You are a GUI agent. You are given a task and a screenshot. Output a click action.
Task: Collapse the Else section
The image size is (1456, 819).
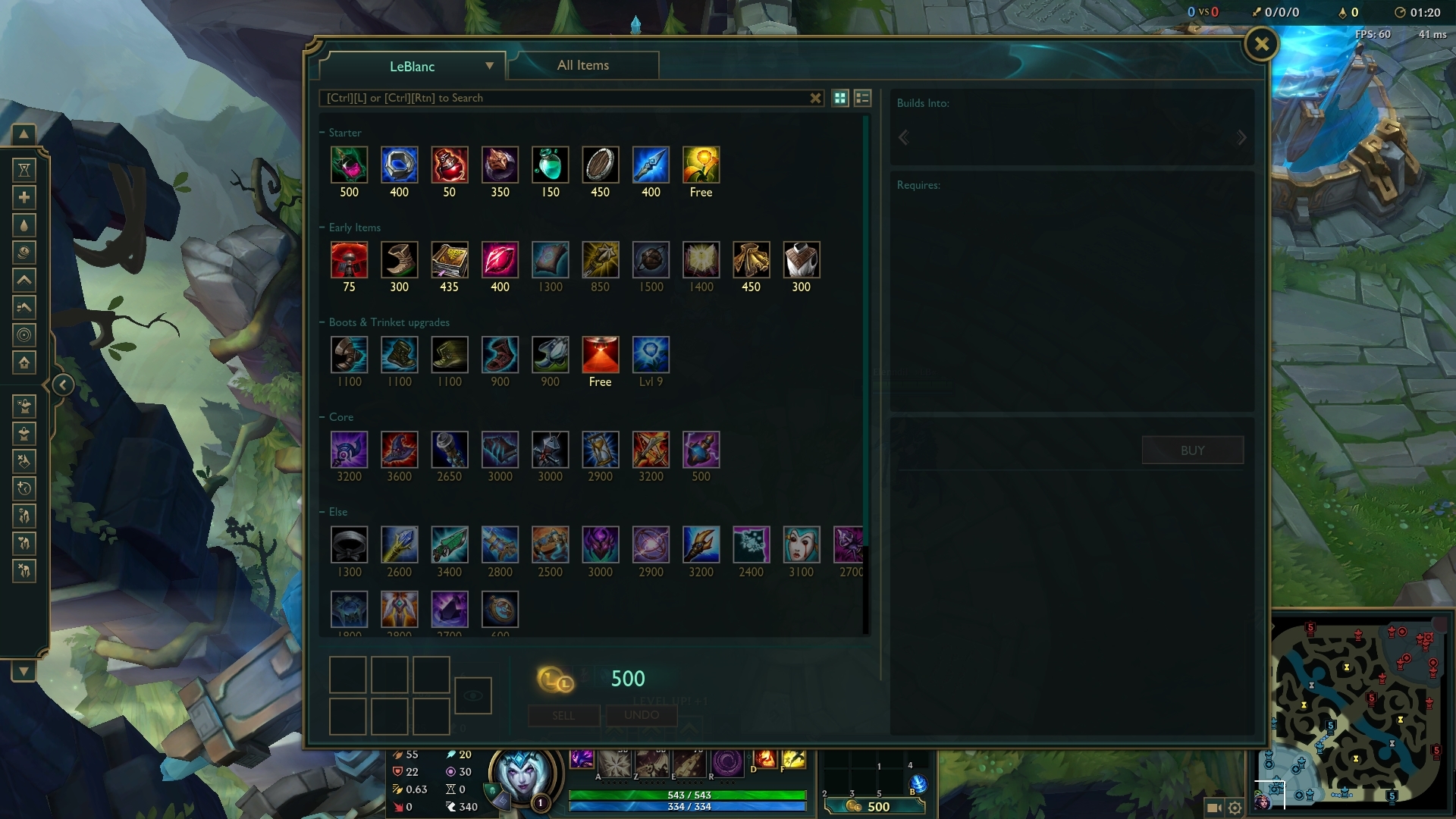click(322, 512)
